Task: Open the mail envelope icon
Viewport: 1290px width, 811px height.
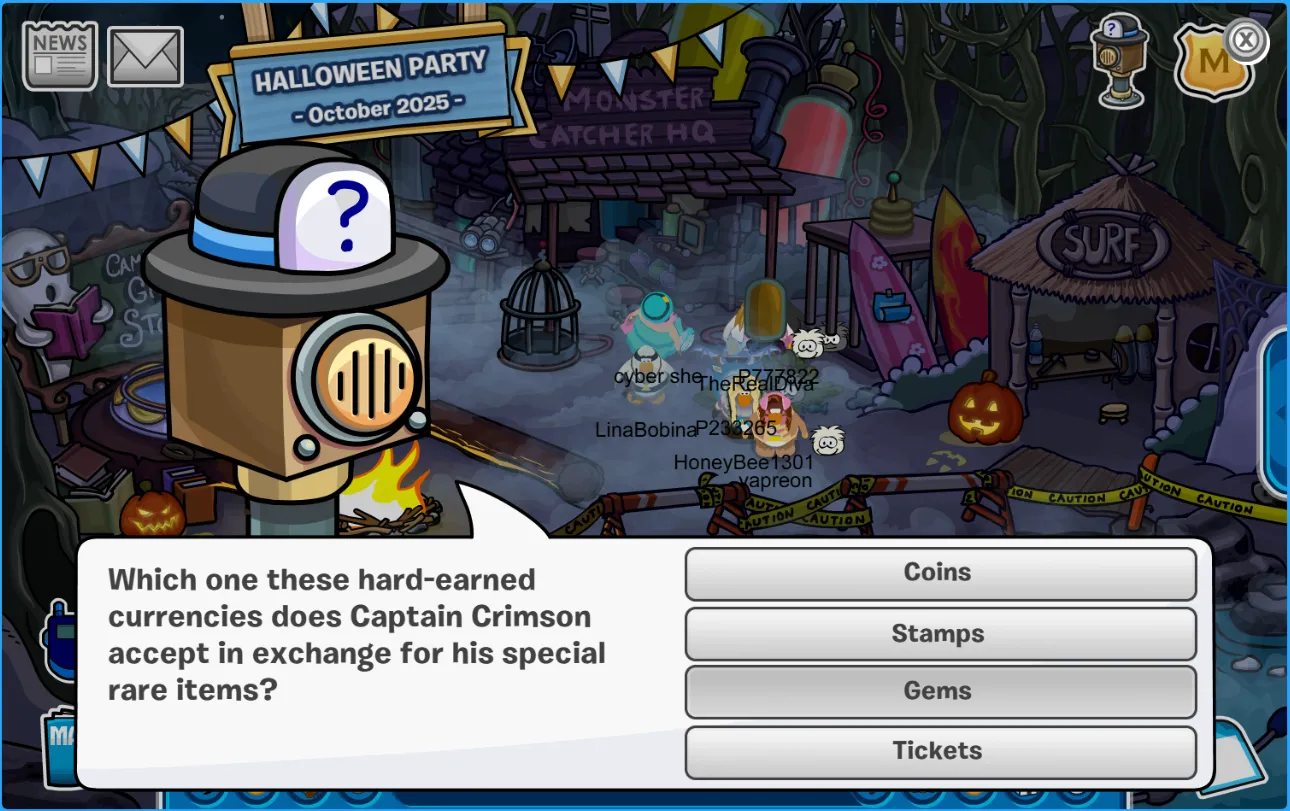Action: (145, 57)
